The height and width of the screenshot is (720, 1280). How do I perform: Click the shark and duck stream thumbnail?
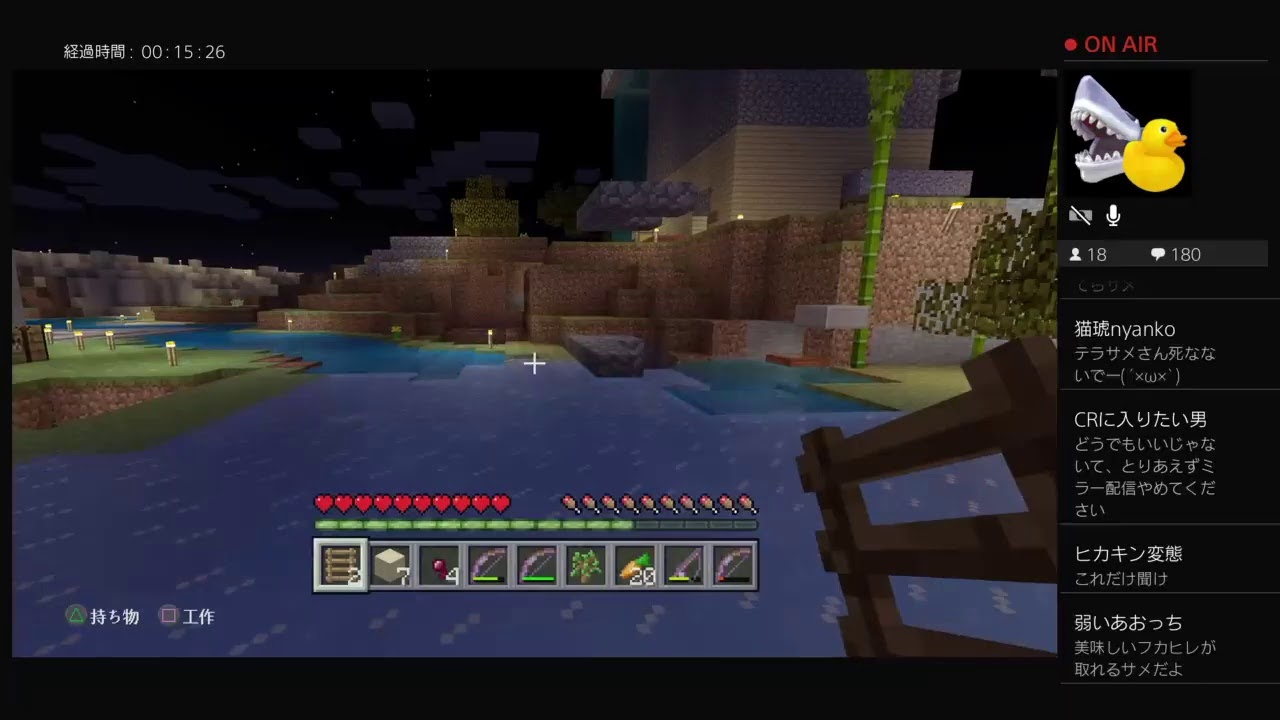click(1129, 133)
